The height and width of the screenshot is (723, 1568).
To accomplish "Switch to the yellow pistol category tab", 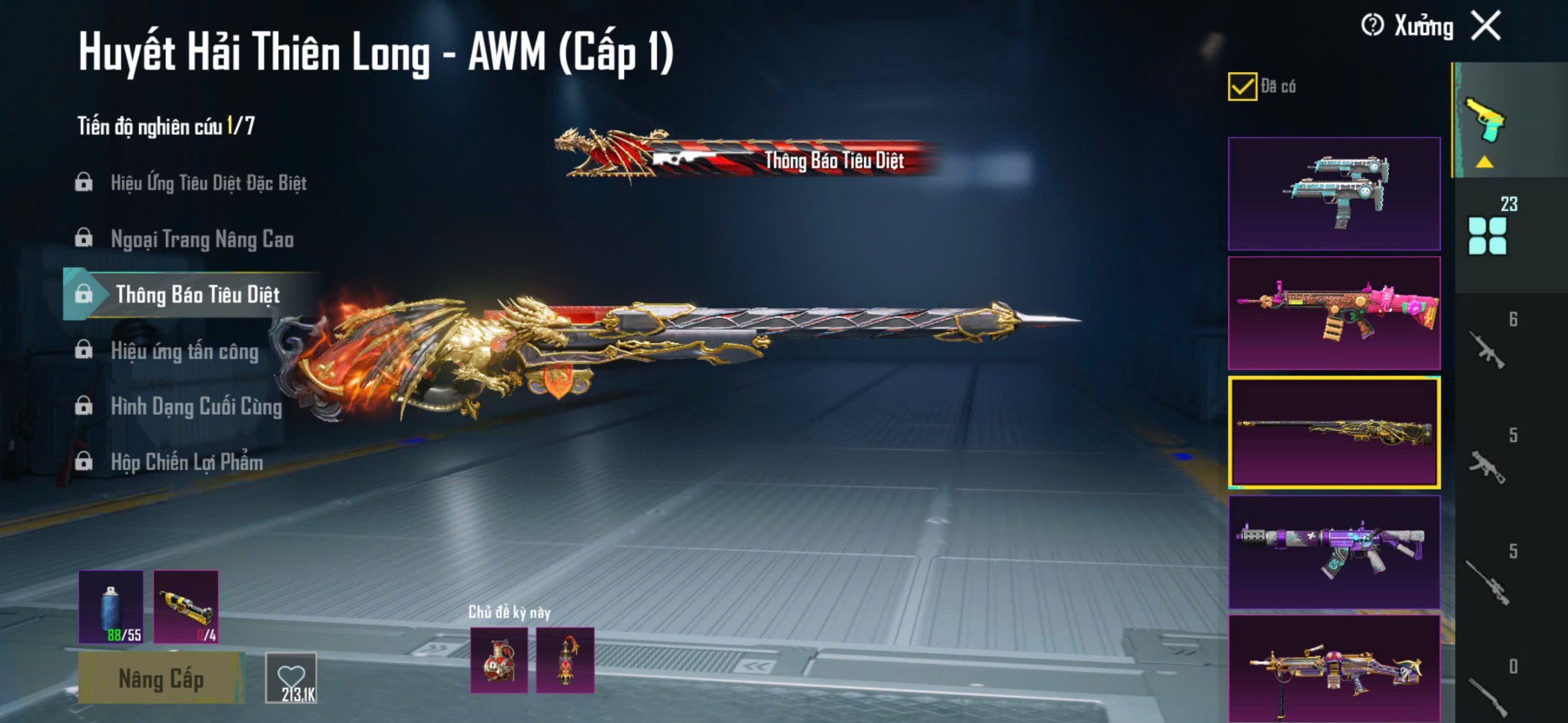I will click(x=1485, y=119).
